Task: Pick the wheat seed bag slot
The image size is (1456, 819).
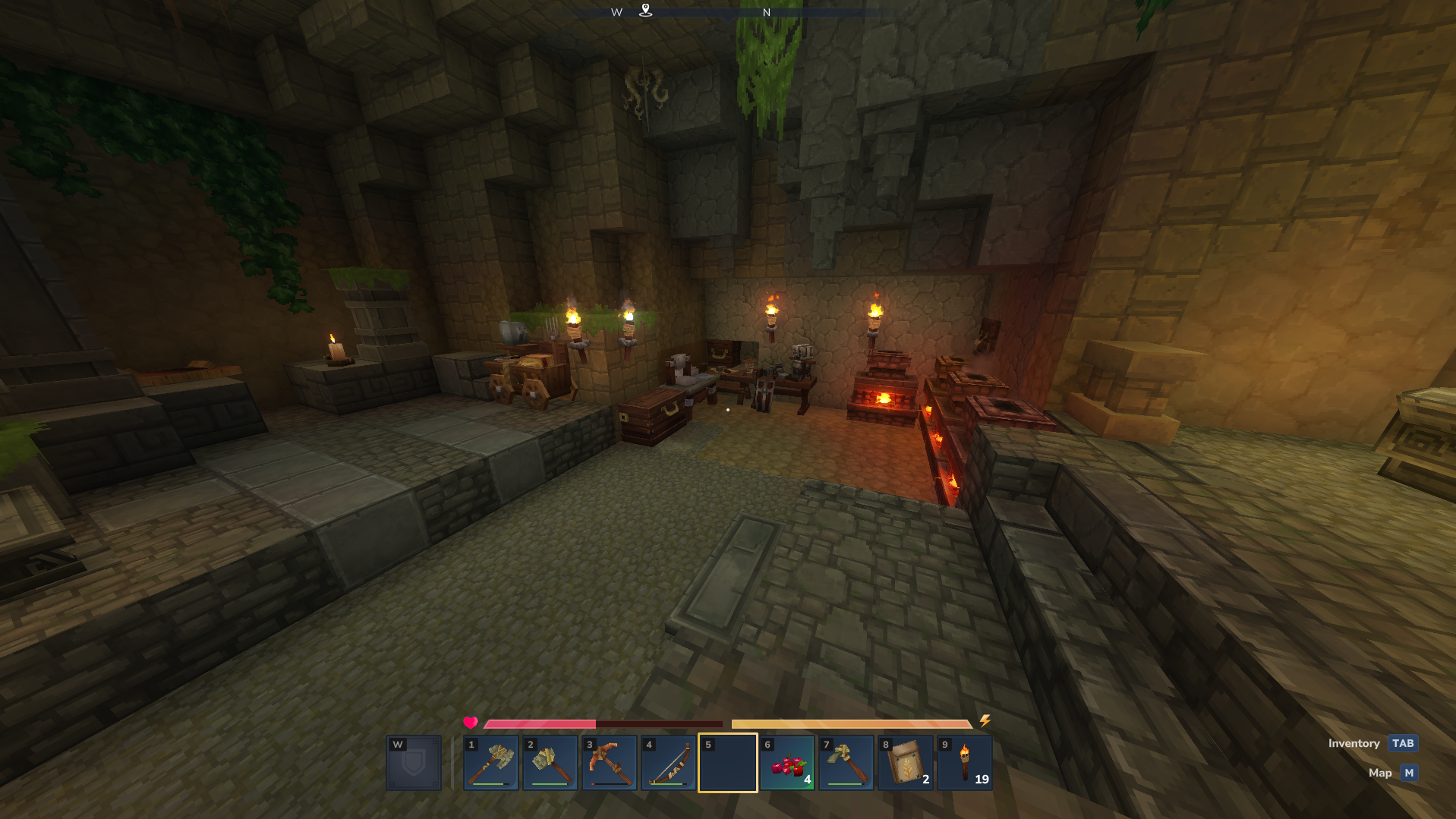Action: pyautogui.click(x=906, y=763)
